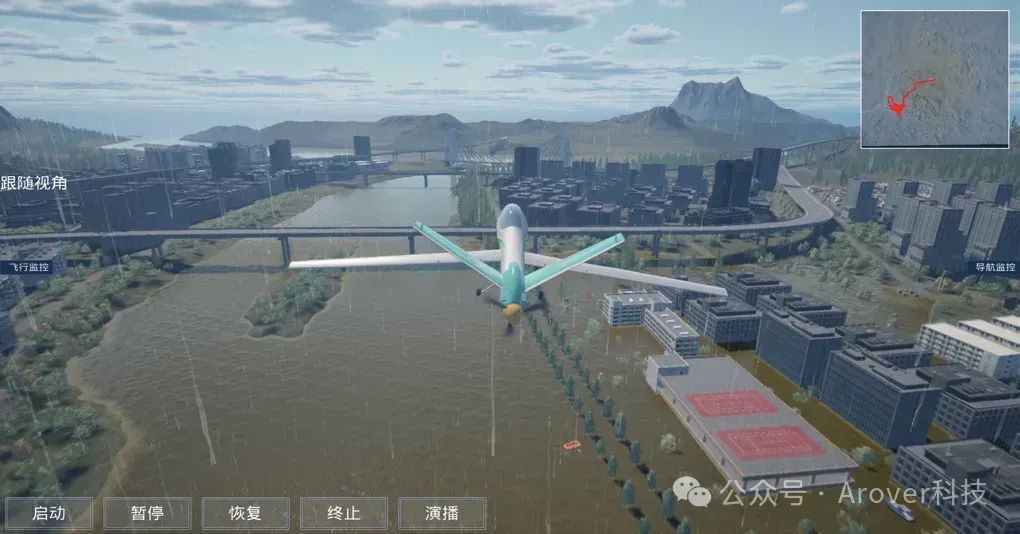The height and width of the screenshot is (534, 1020).
Task: Resume using the 恢复 button
Action: tap(245, 513)
